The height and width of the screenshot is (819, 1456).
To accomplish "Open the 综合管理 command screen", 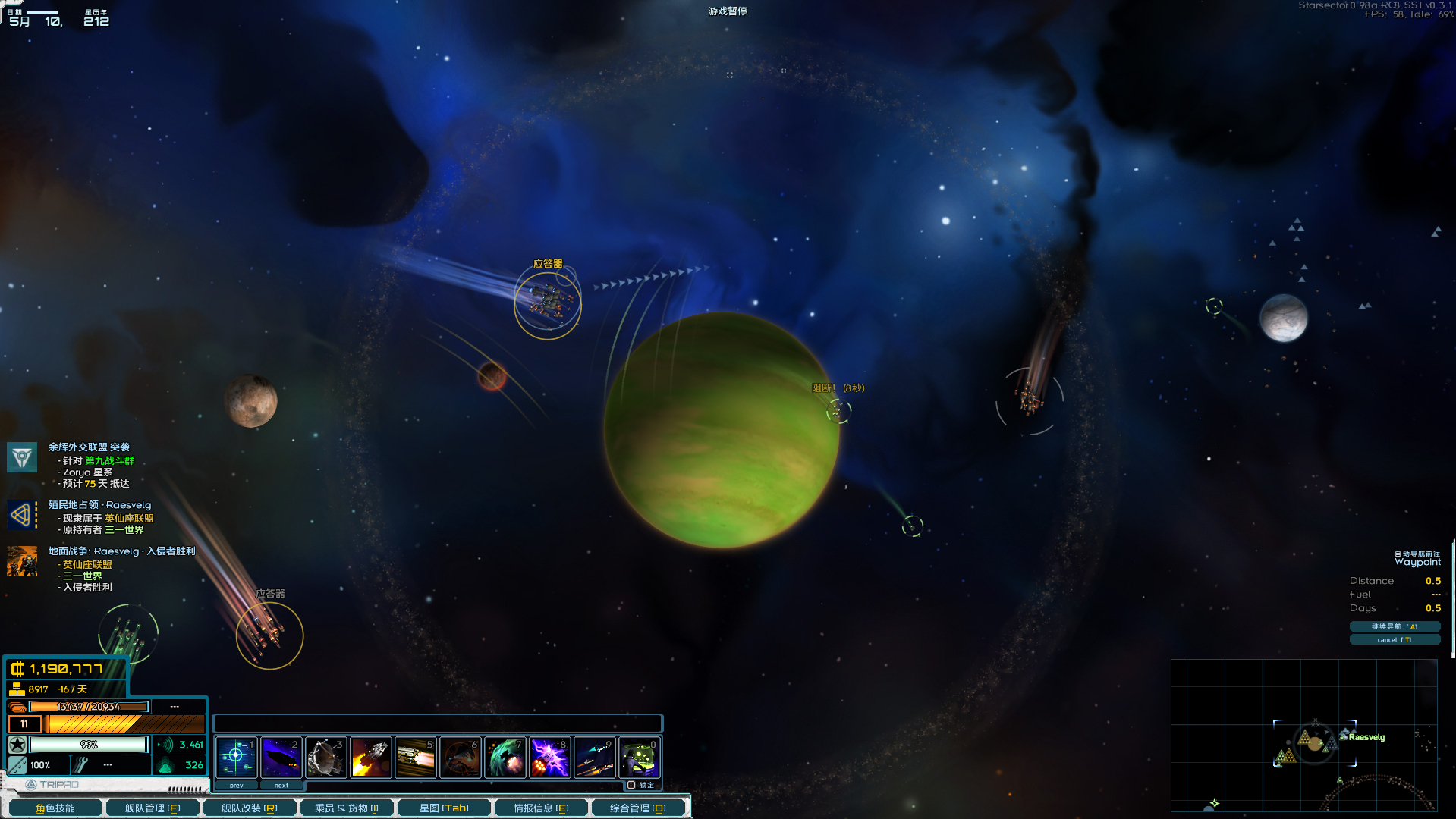I will 637,808.
